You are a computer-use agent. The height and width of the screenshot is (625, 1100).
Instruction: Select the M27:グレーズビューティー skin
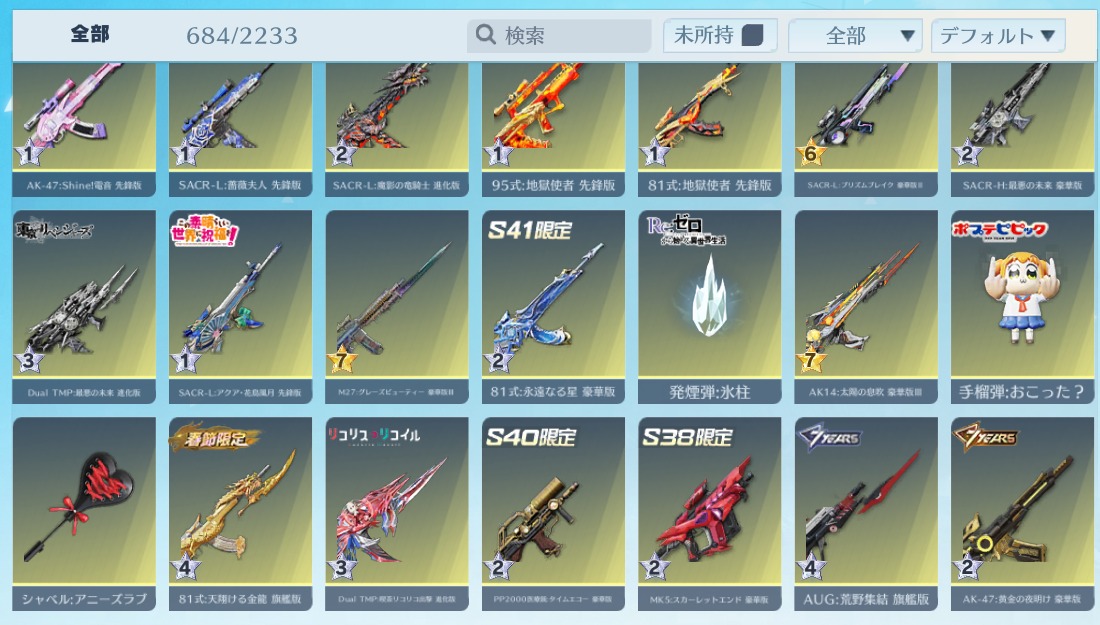tap(397, 305)
